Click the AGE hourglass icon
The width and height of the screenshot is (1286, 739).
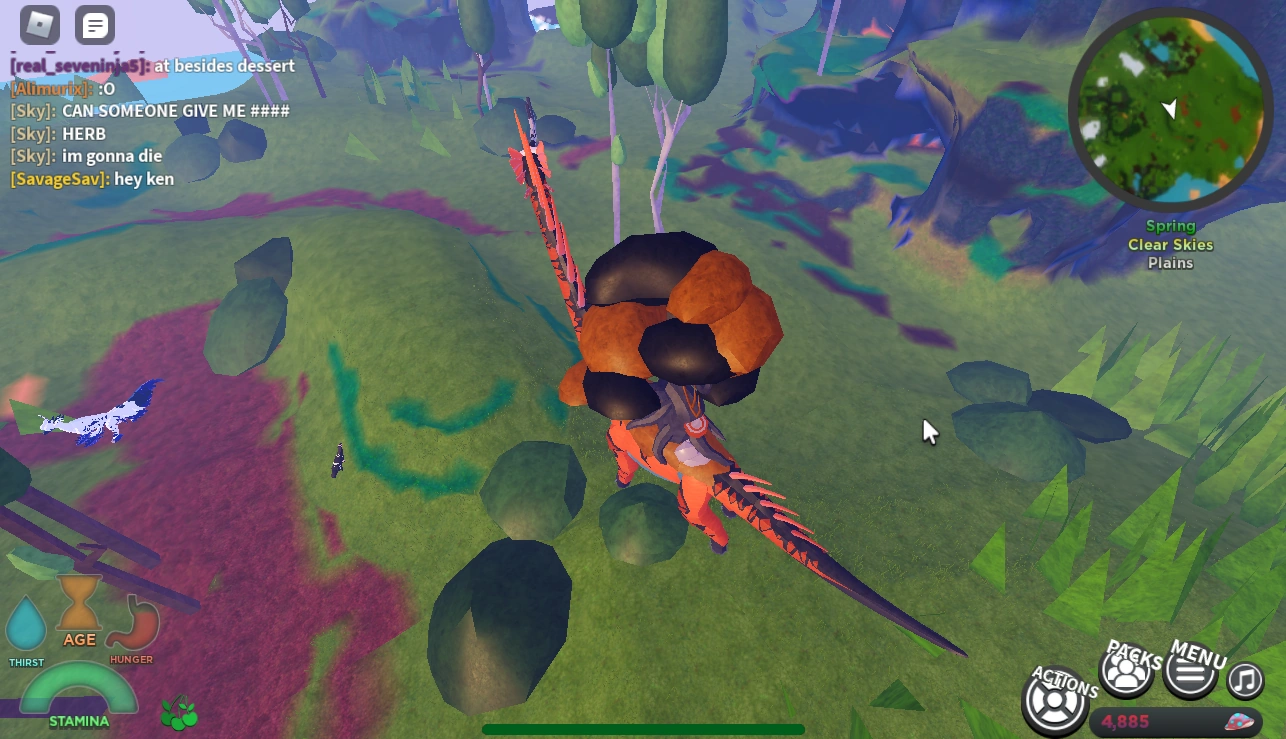click(79, 606)
